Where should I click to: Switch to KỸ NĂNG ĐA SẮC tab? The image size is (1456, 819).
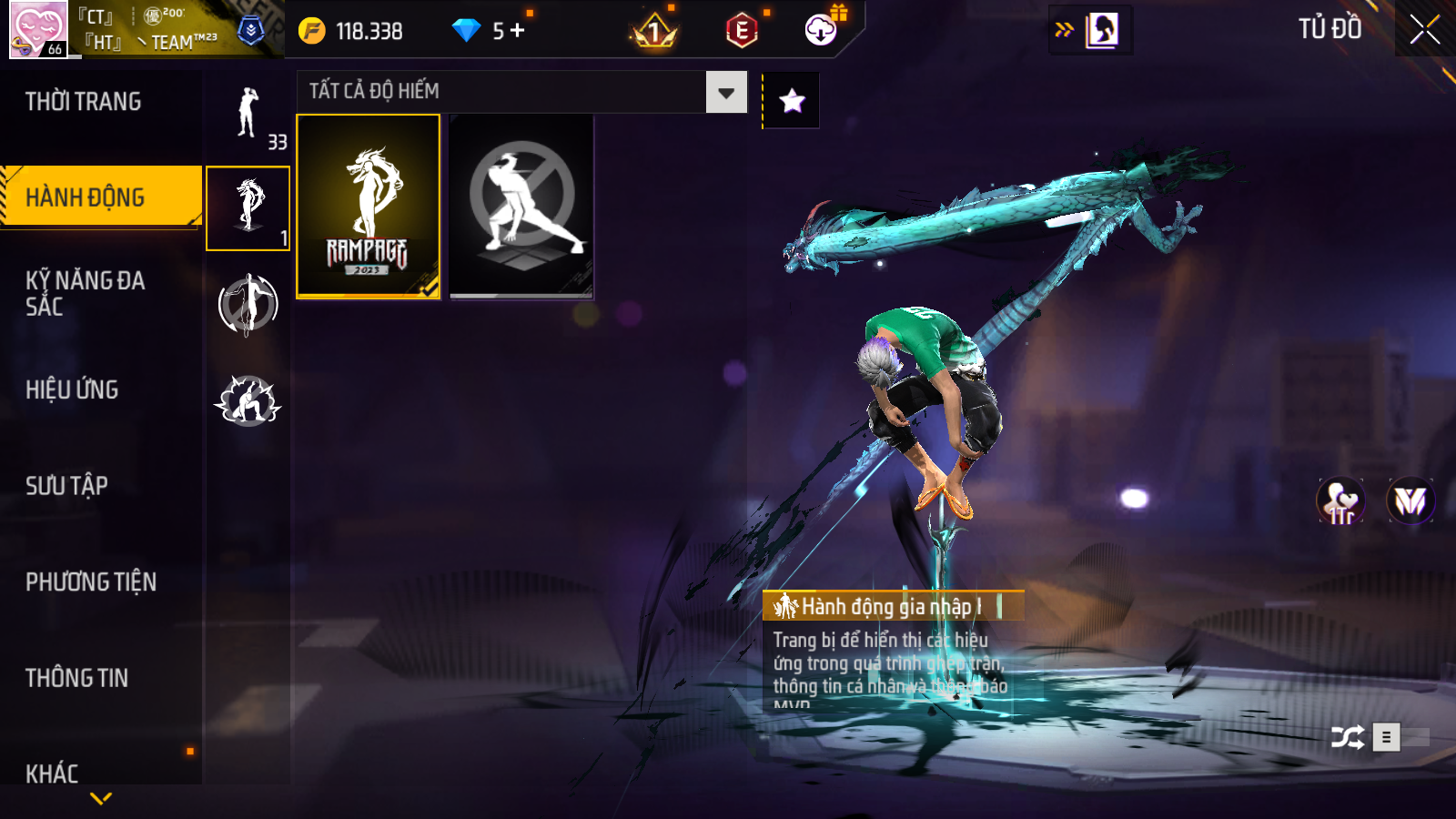click(x=86, y=293)
